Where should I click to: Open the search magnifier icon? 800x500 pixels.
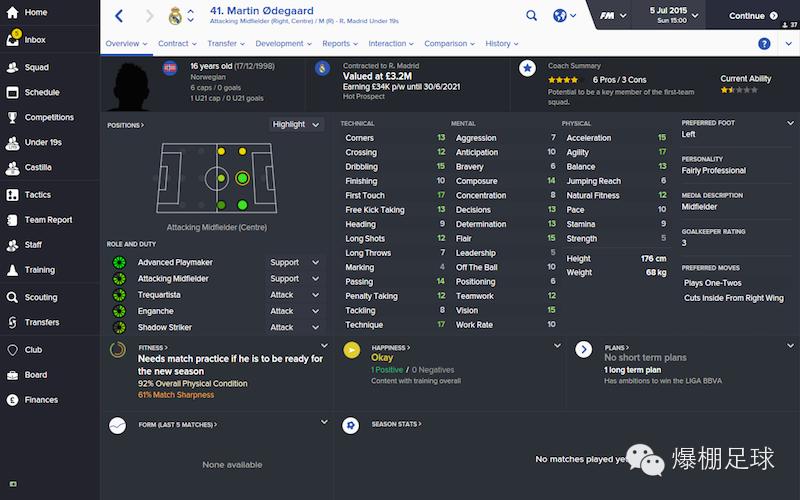point(531,16)
